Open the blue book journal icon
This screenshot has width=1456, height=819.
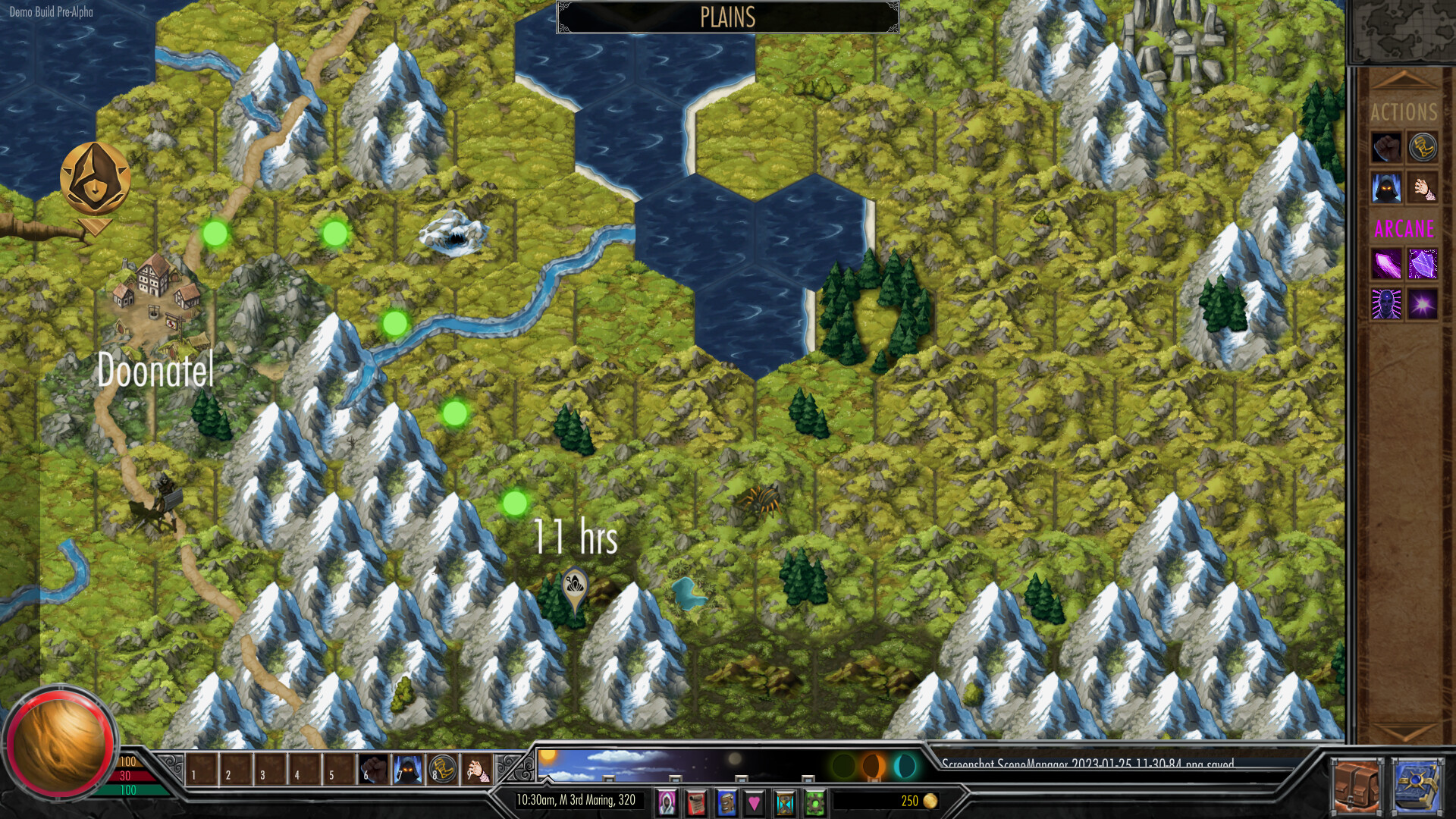coord(726,802)
